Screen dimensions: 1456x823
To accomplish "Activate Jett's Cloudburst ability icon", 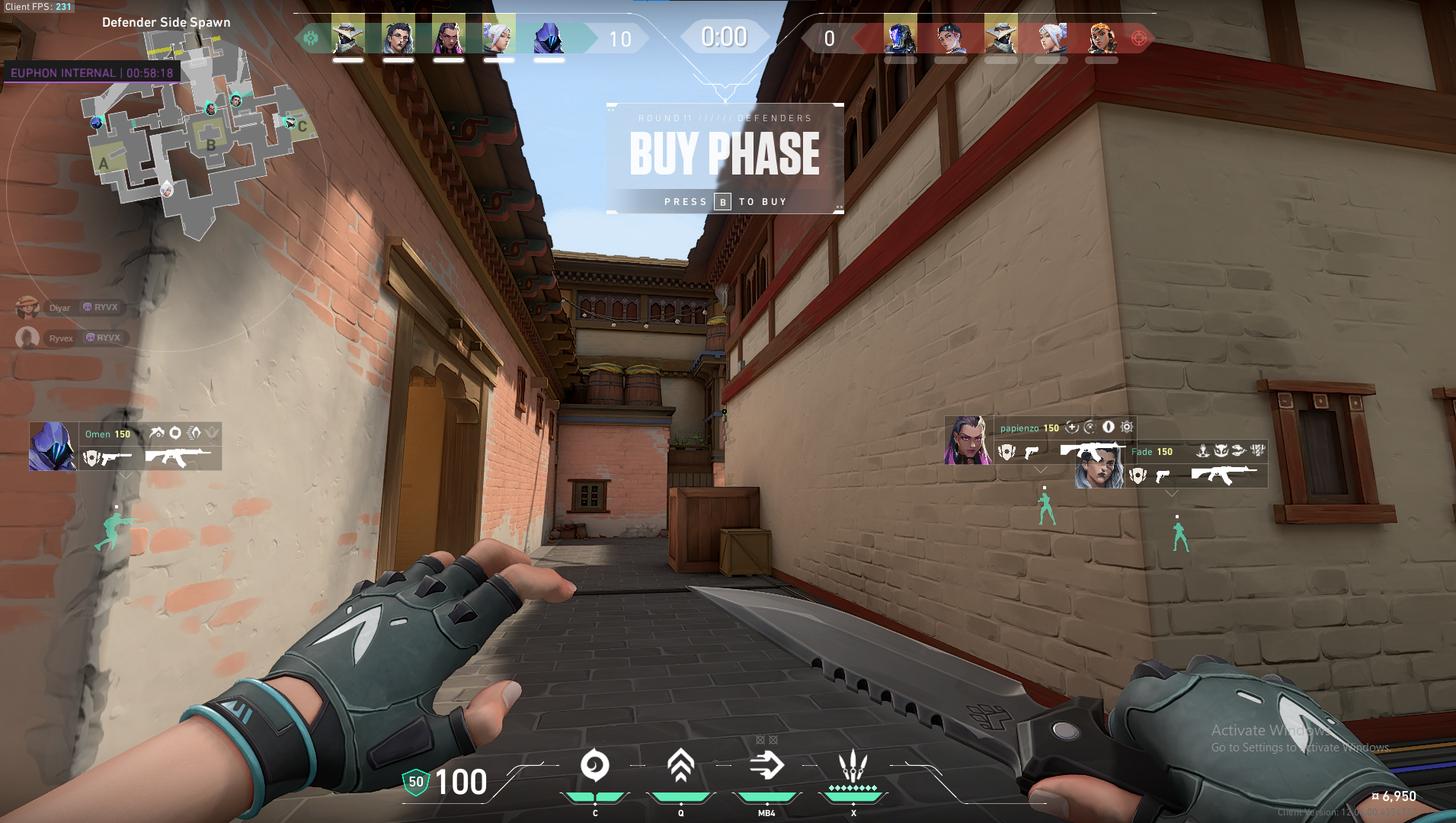I will click(595, 766).
